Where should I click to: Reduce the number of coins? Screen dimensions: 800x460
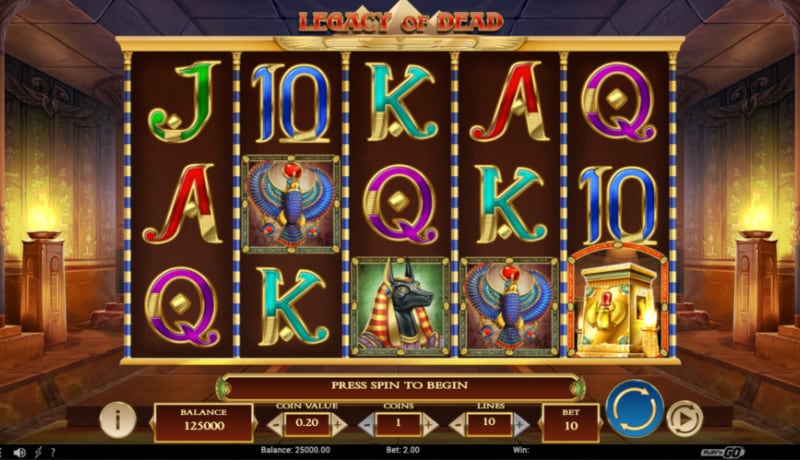tap(364, 423)
